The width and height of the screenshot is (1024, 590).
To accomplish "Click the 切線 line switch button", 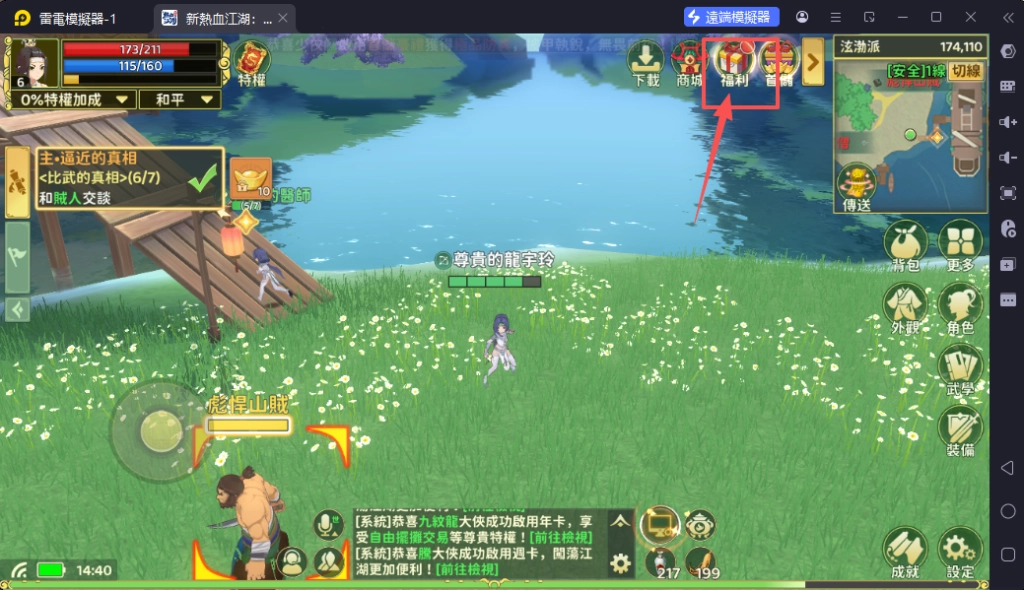I will (x=965, y=71).
